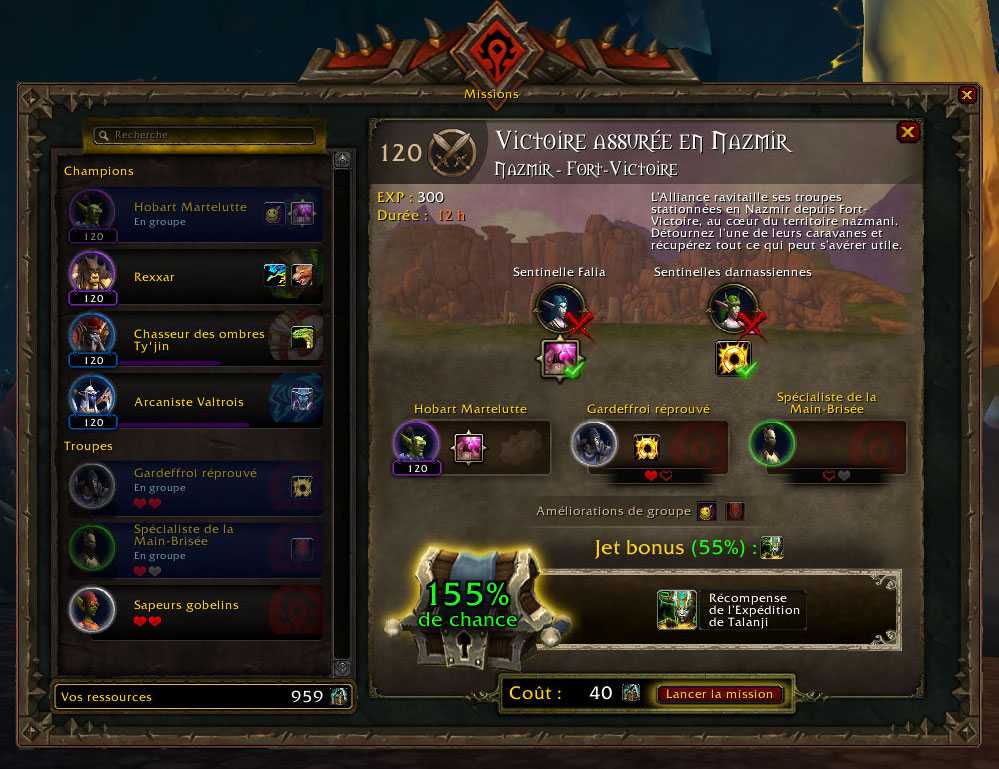The width and height of the screenshot is (999, 769).
Task: Click the Recherche search field
Action: click(x=205, y=135)
